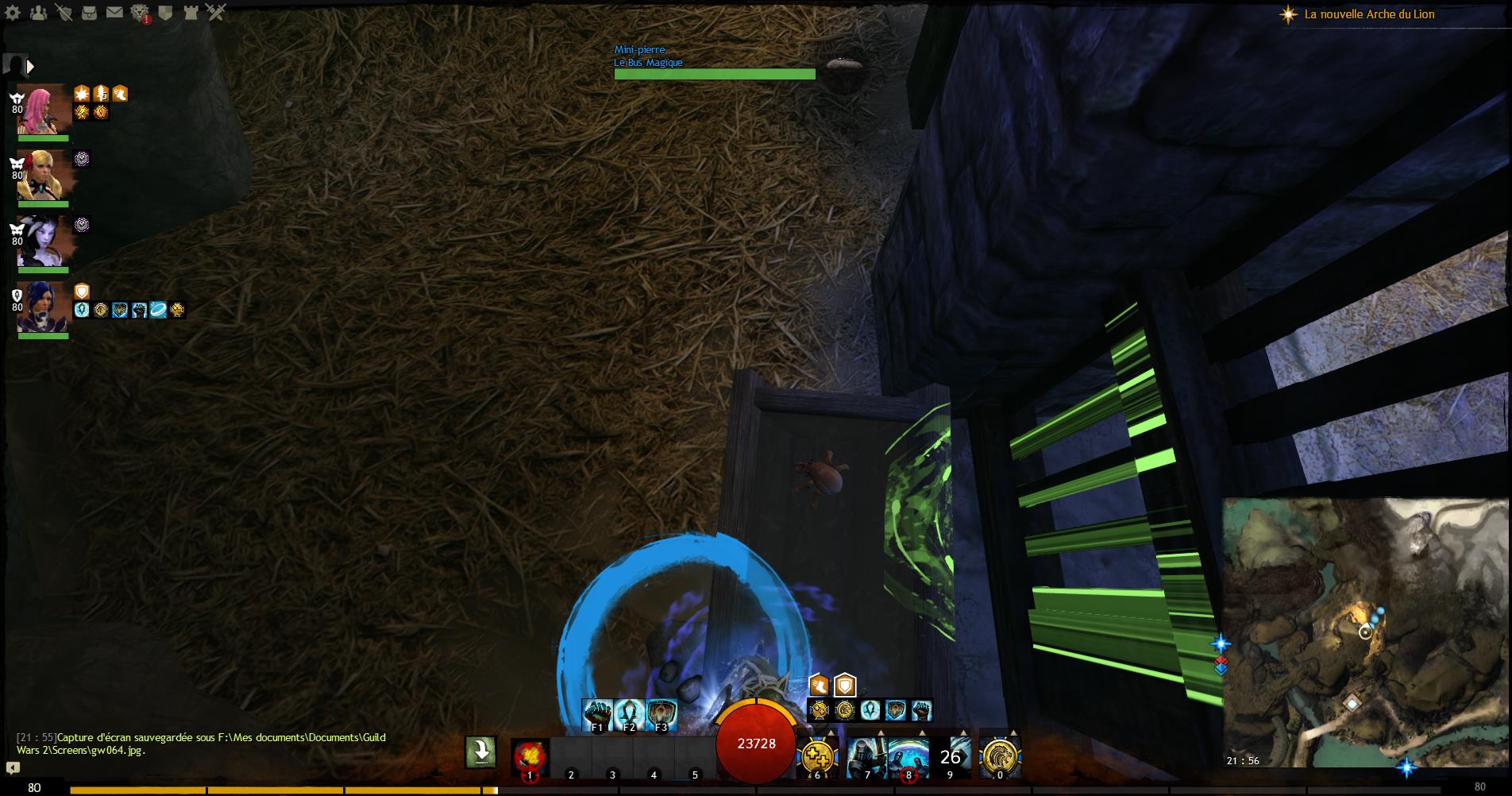Activate the F1 fist virtue skill
1512x796 pixels.
coord(597,715)
